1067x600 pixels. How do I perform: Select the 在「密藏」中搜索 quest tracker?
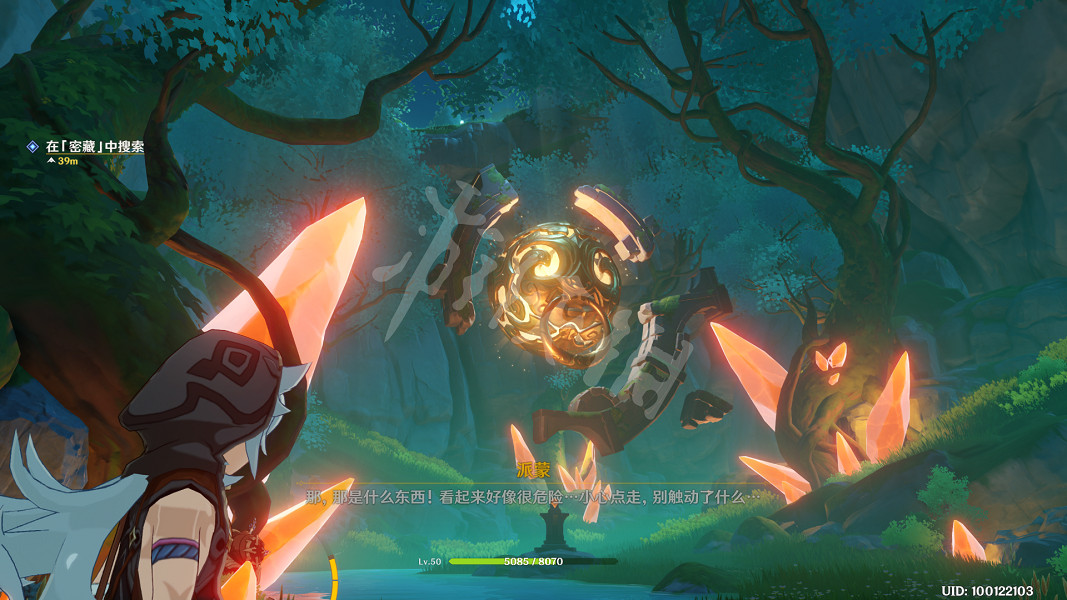point(94,147)
